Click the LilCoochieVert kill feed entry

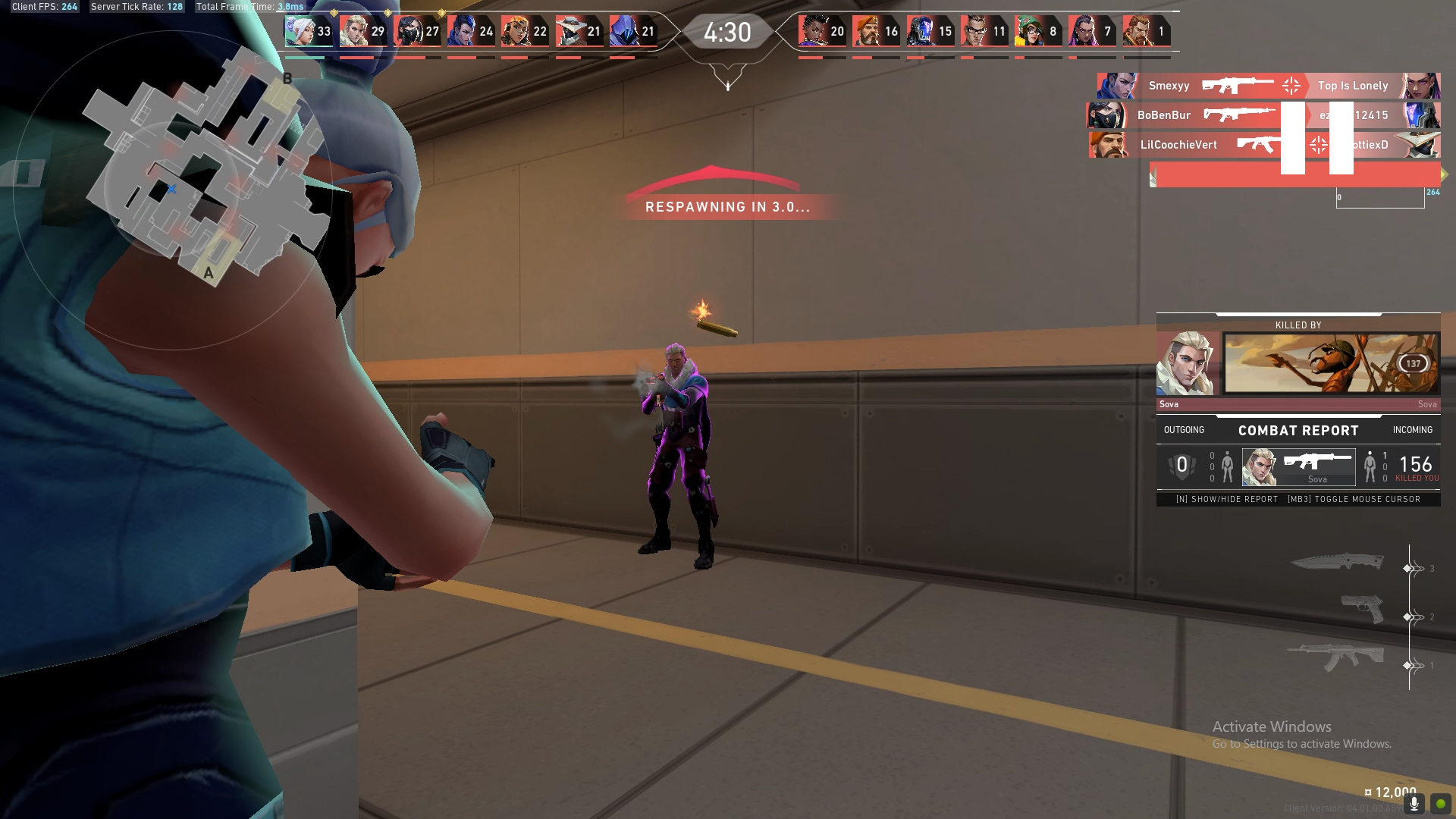[x=1179, y=144]
